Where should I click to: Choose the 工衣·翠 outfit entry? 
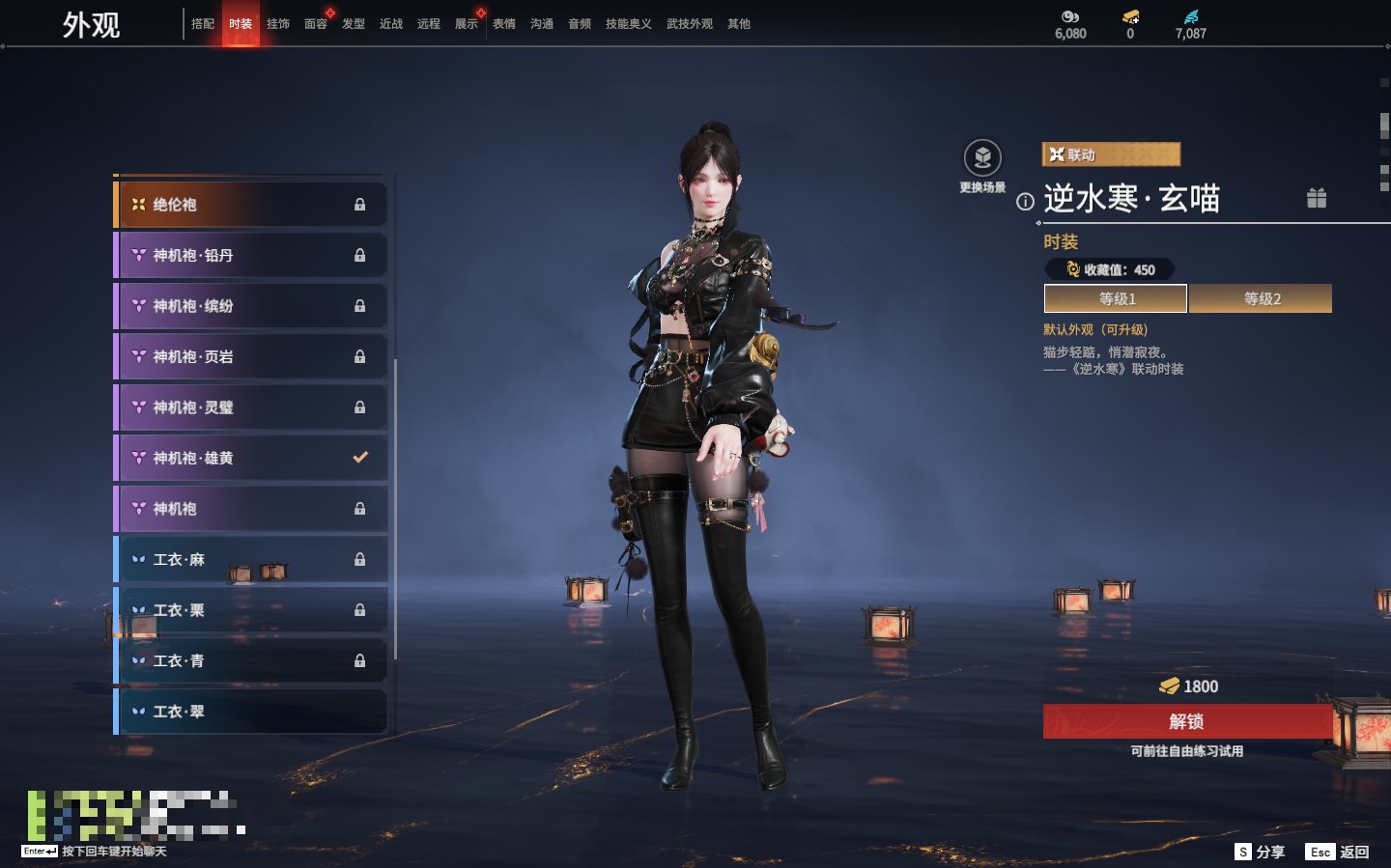pos(251,712)
